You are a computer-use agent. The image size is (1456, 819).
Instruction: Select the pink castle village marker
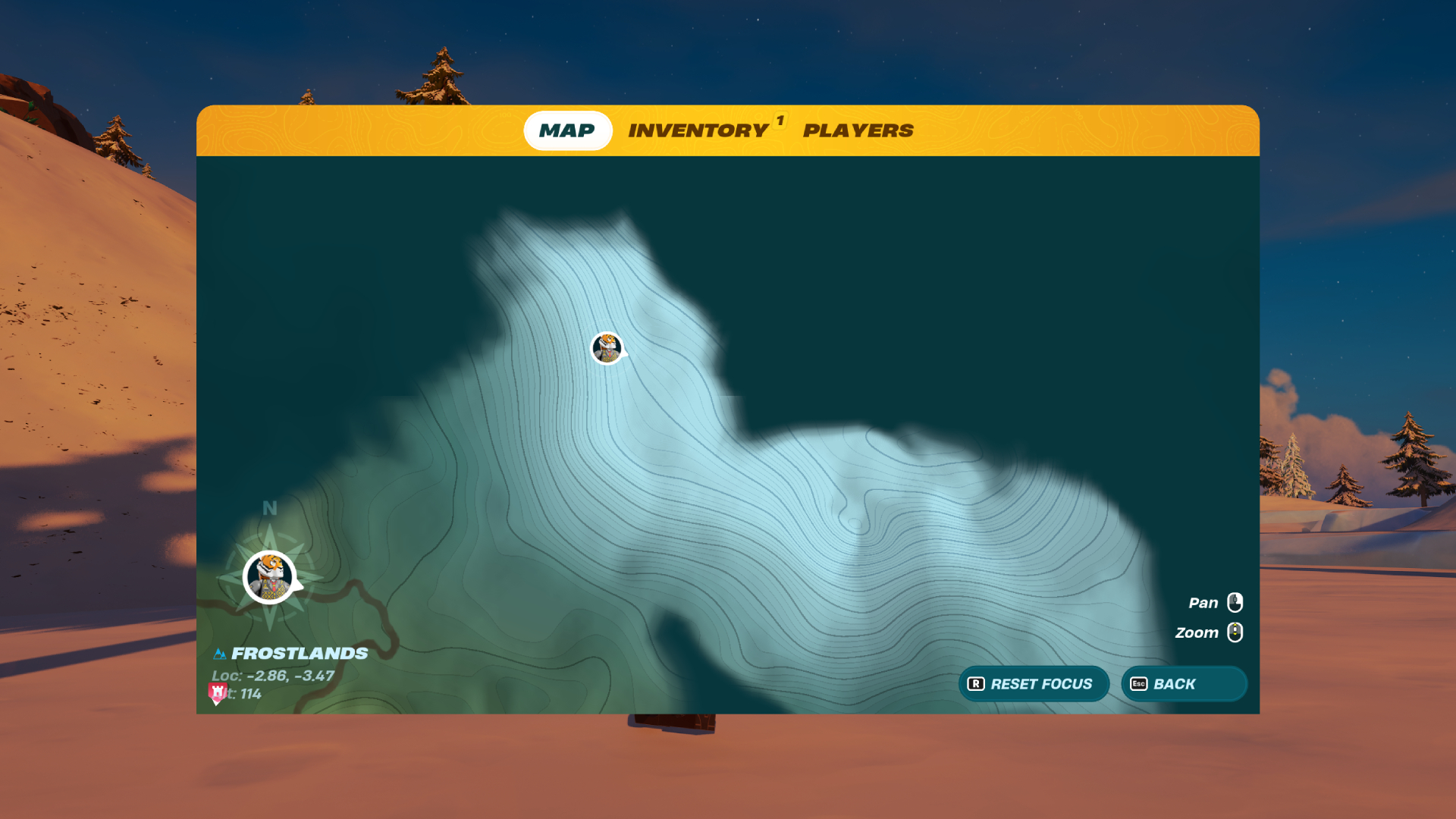tap(218, 692)
